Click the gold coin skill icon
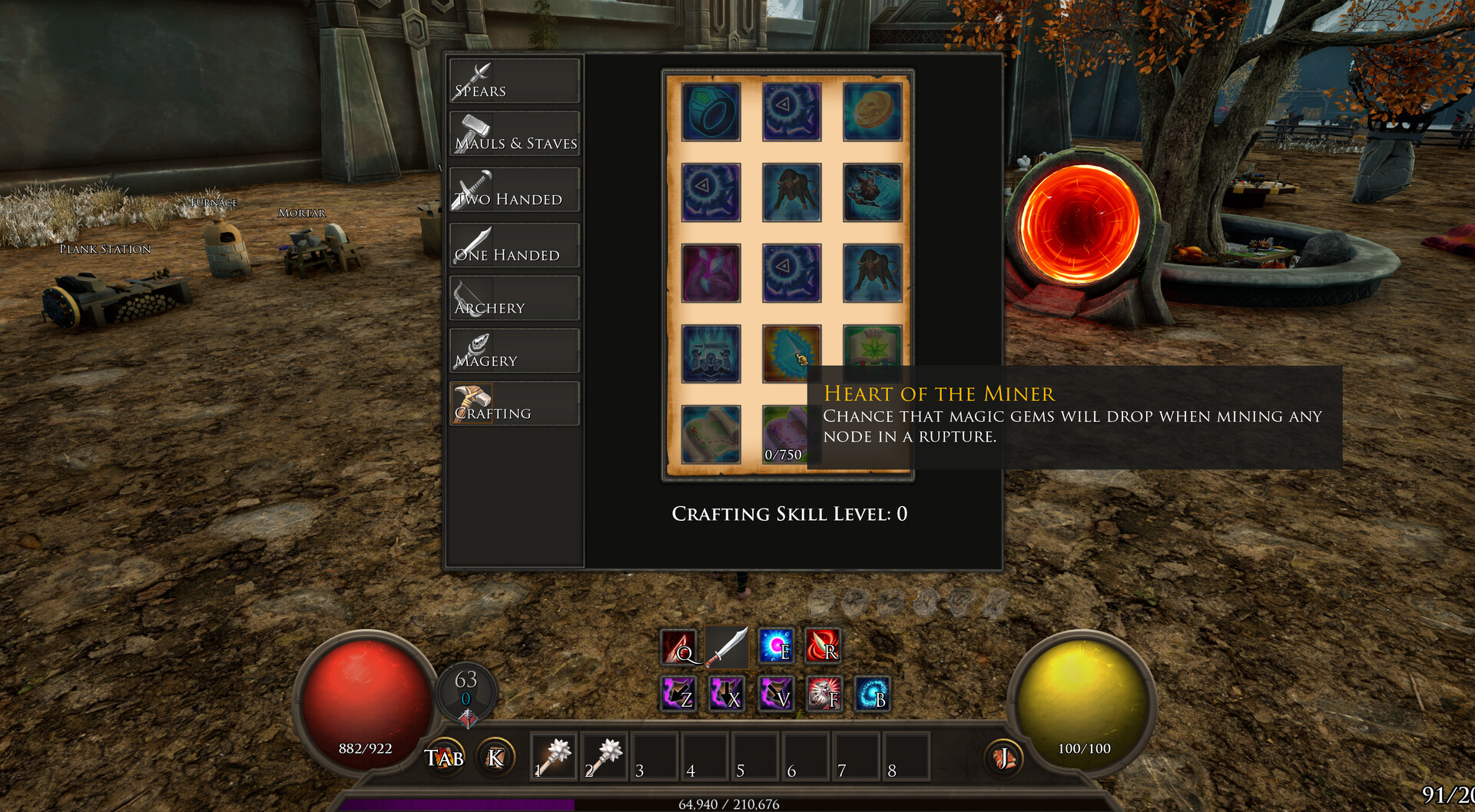 (872, 113)
